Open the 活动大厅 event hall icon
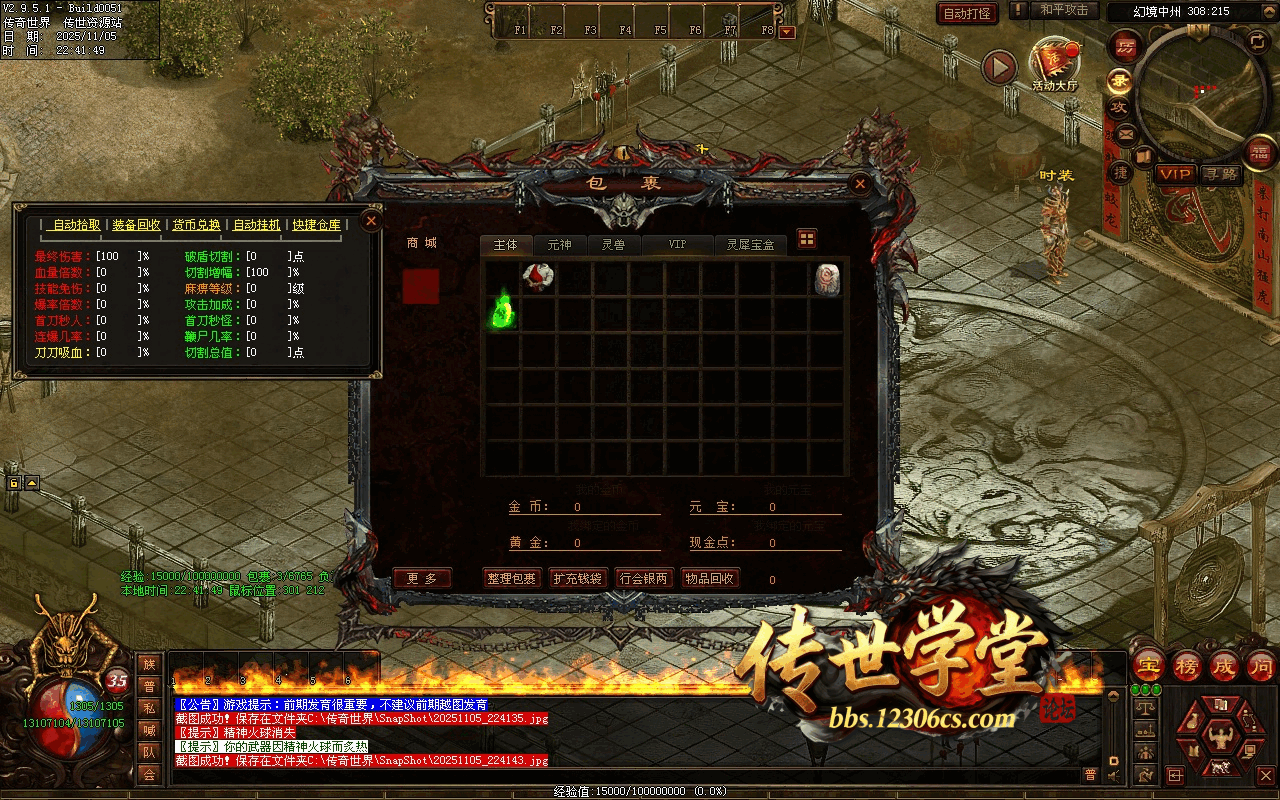The image size is (1280, 800). [1054, 64]
